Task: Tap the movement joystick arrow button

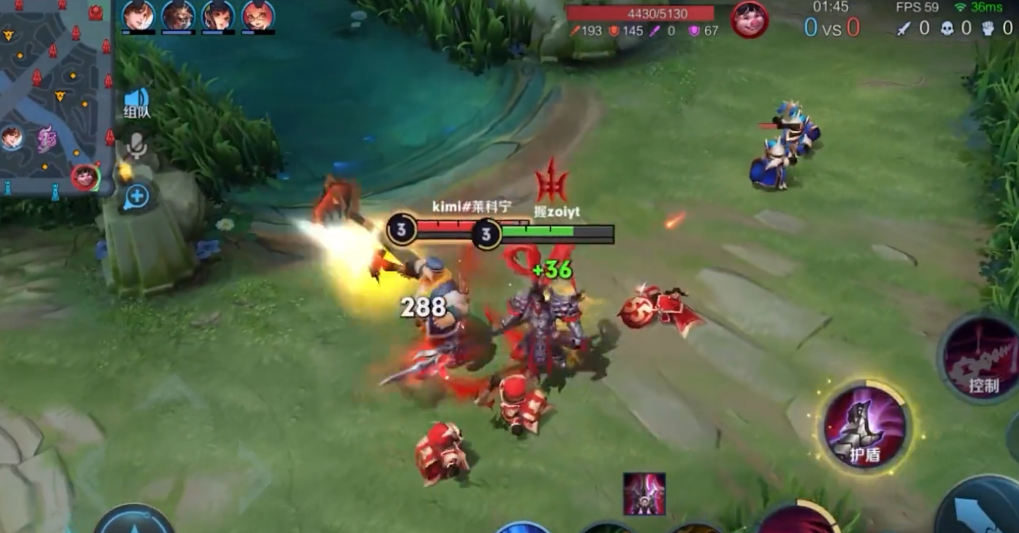Action: (x=134, y=521)
